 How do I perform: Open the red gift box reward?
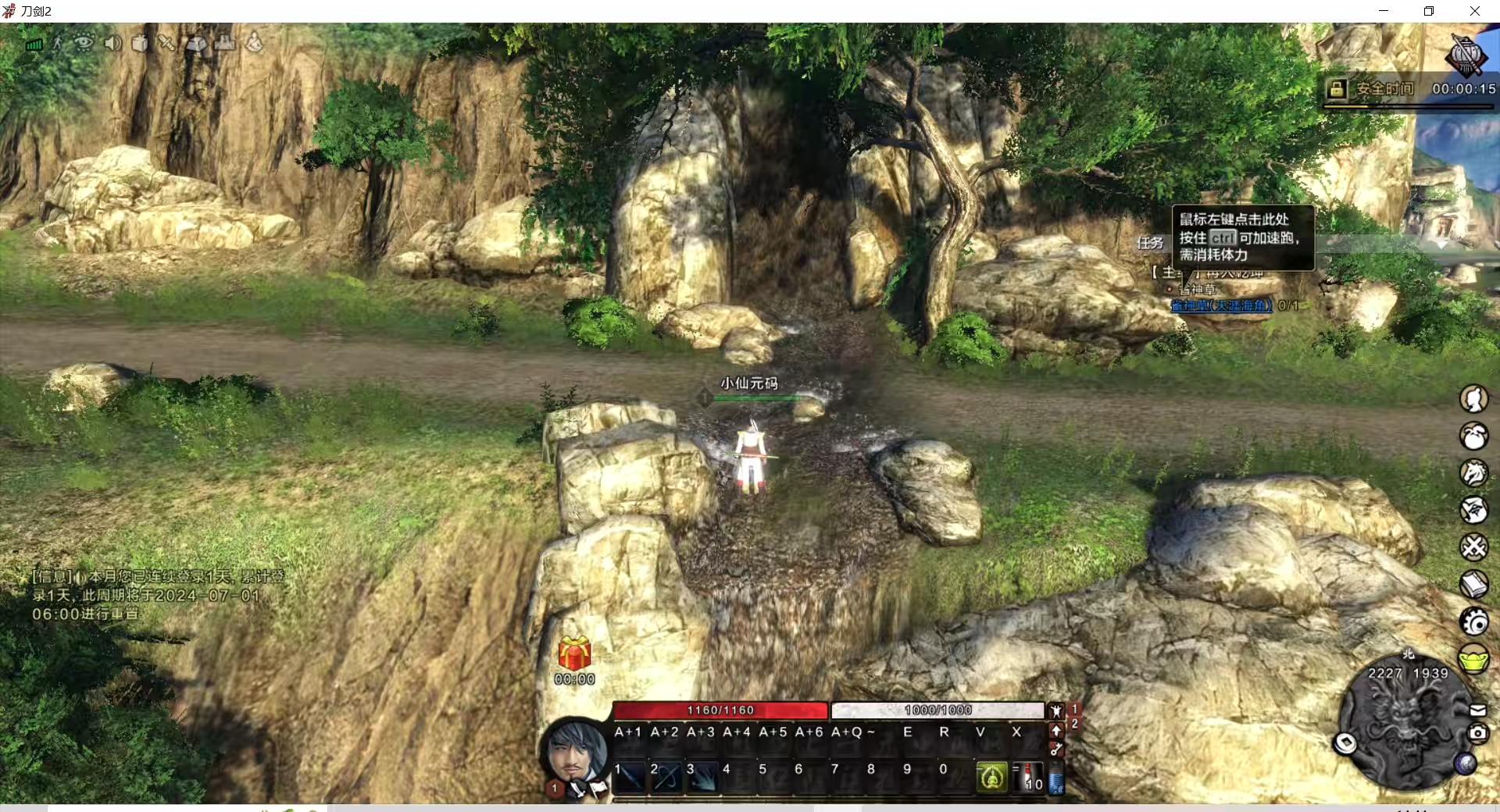[x=574, y=654]
